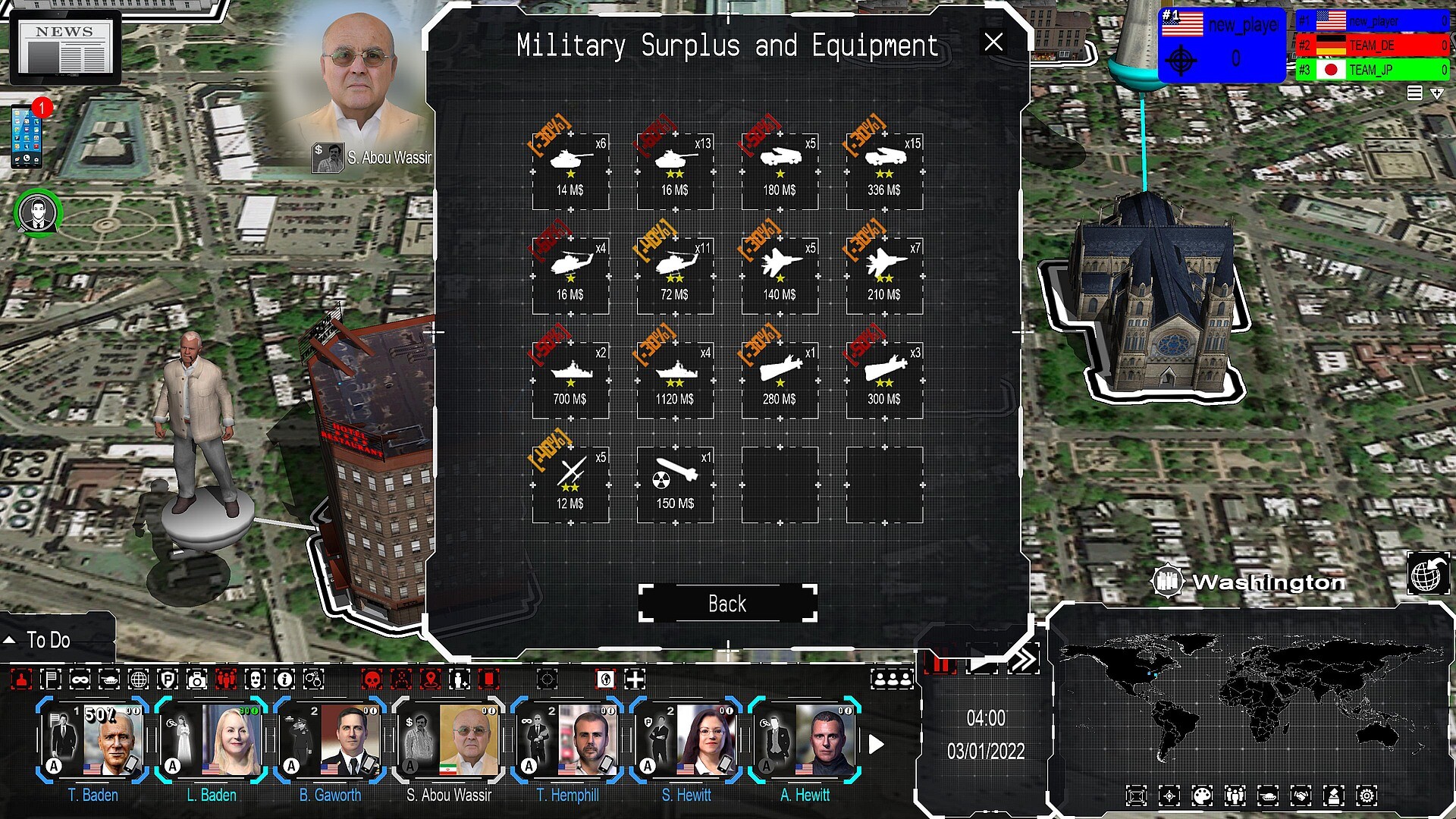Select the tank military forces icon
Screen dimensions: 1456x819
(1269, 795)
